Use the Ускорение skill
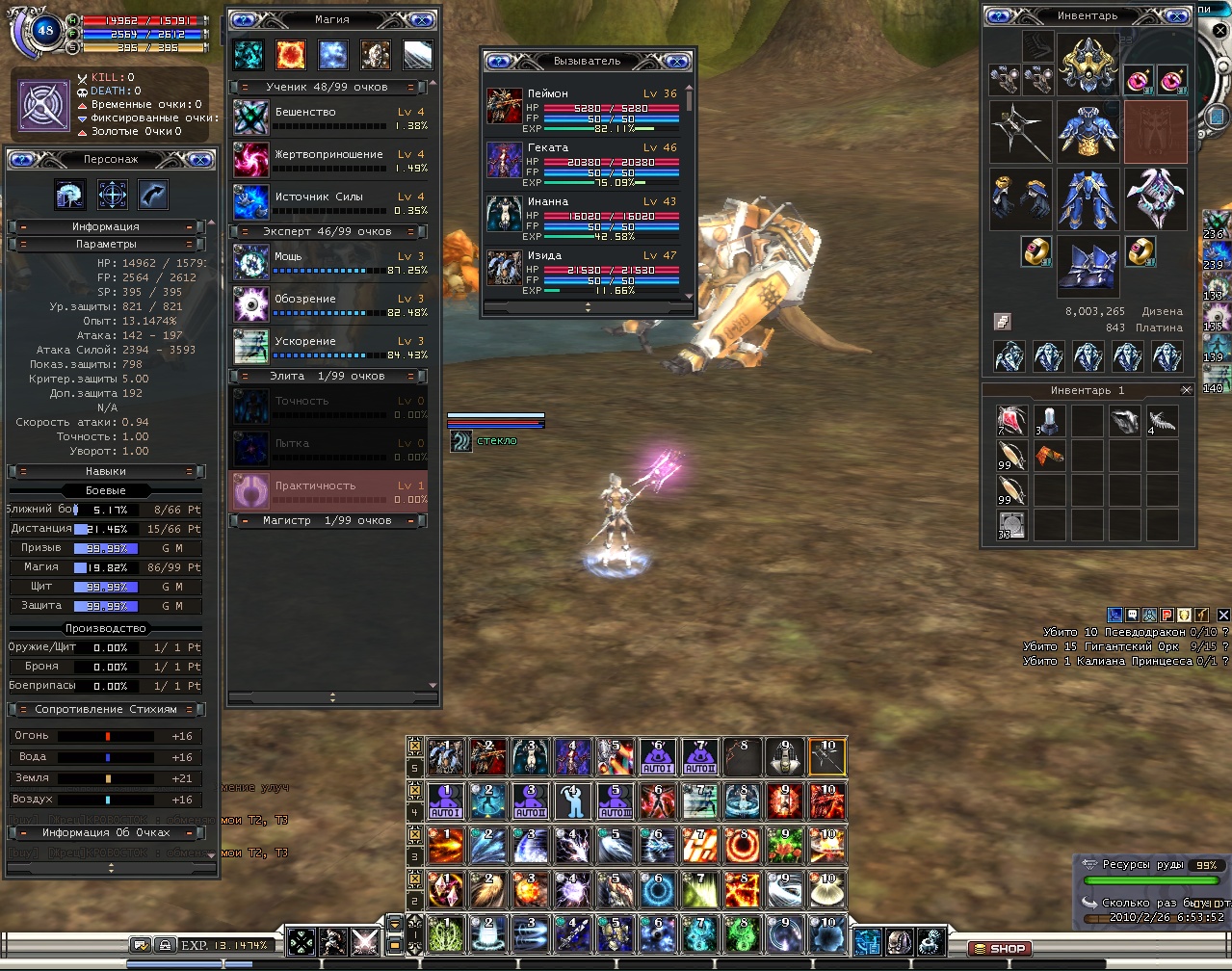Viewport: 1232px width, 971px height. click(329, 348)
